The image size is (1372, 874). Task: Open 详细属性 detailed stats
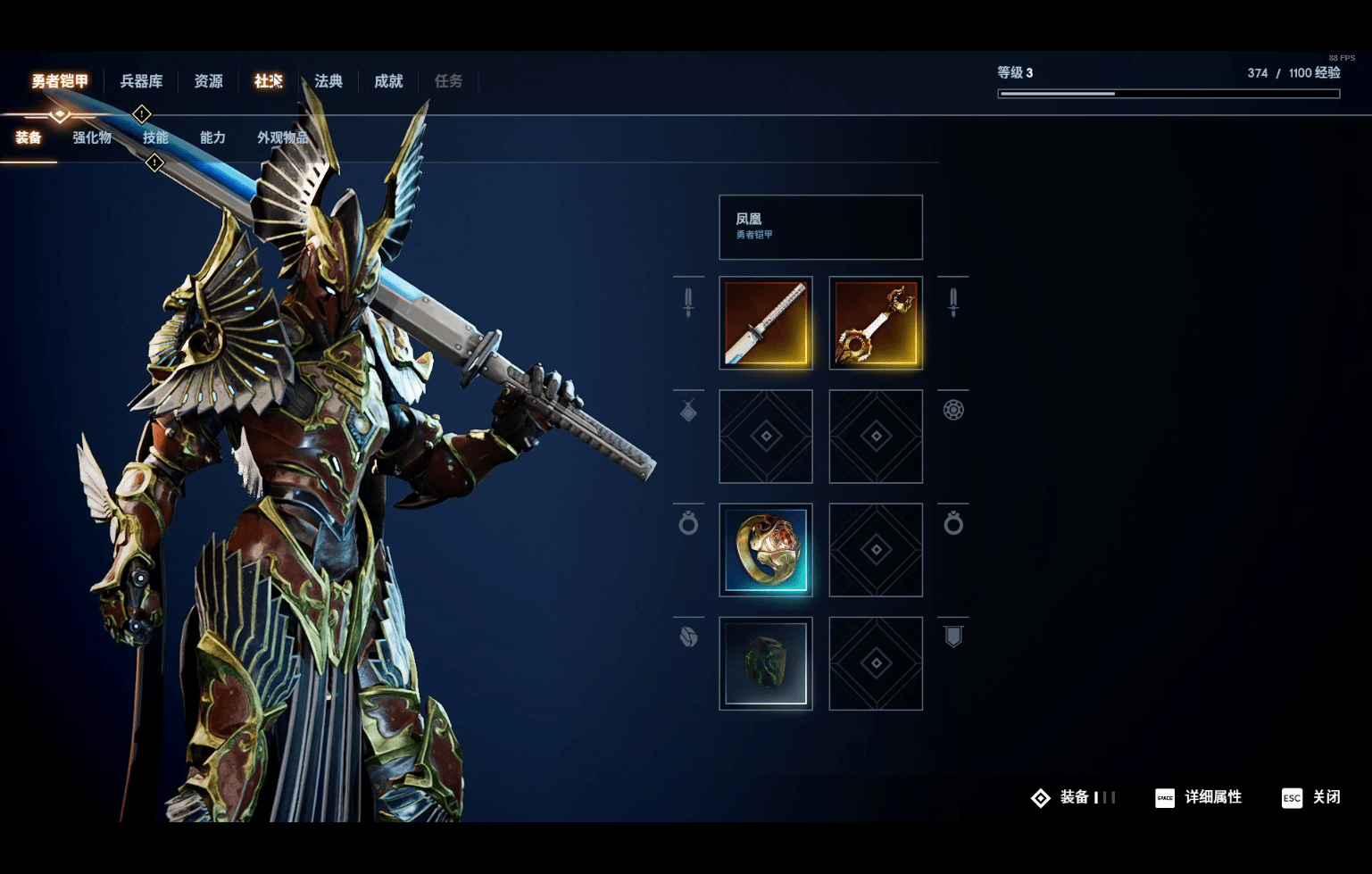point(1199,797)
